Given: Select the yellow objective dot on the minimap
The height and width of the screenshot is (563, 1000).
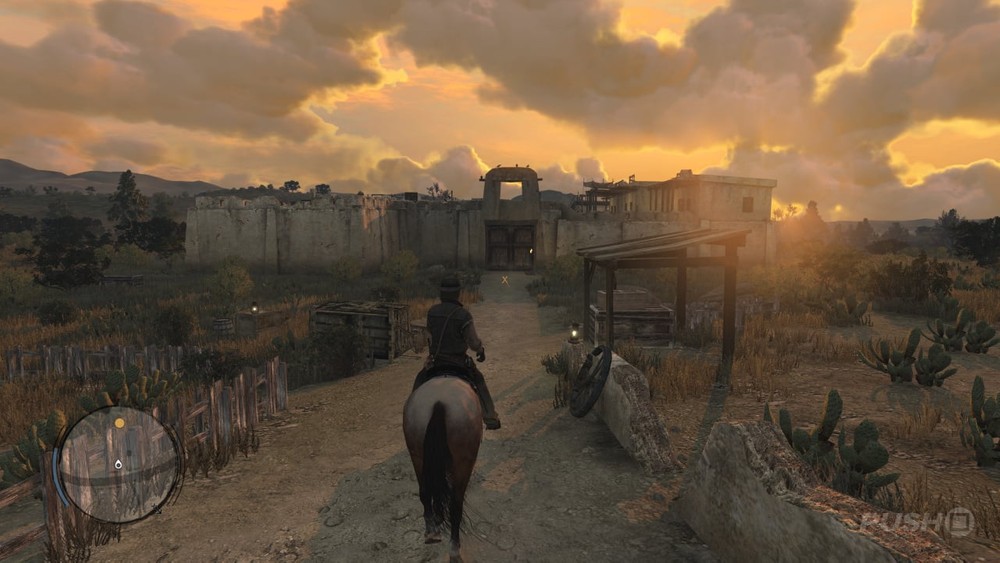Looking at the screenshot, I should point(120,423).
